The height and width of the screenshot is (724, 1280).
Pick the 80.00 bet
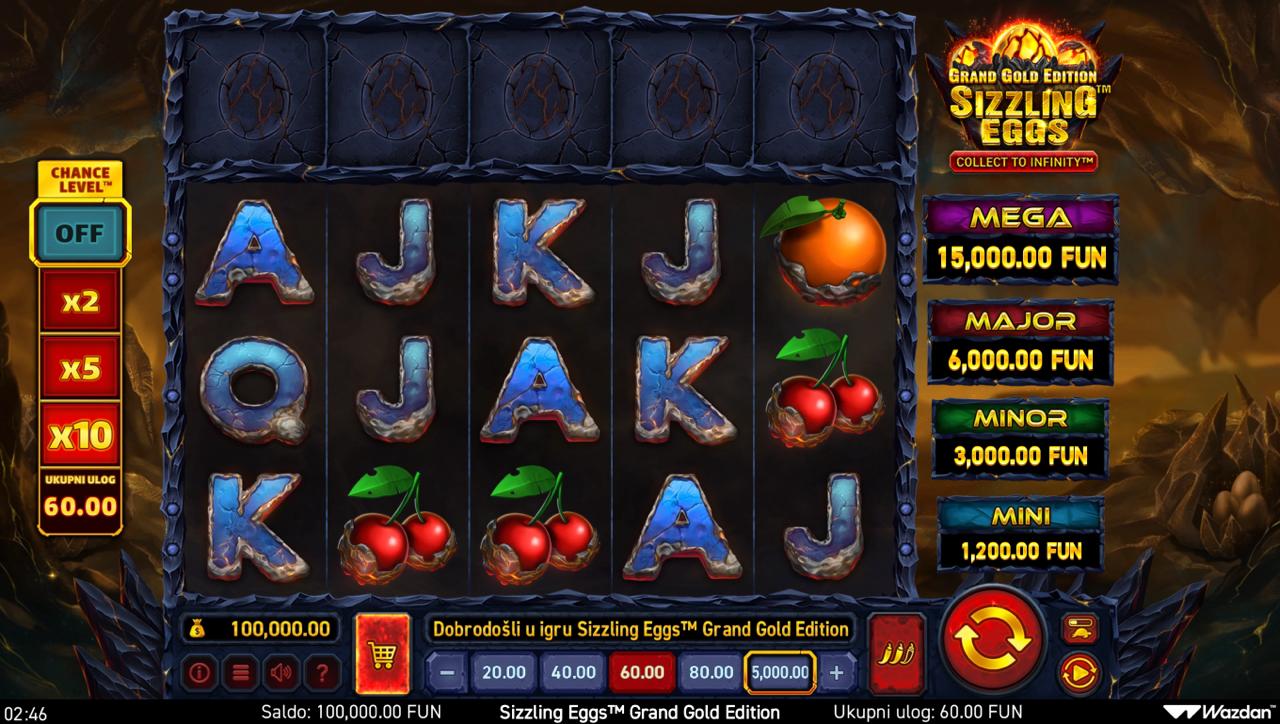710,672
